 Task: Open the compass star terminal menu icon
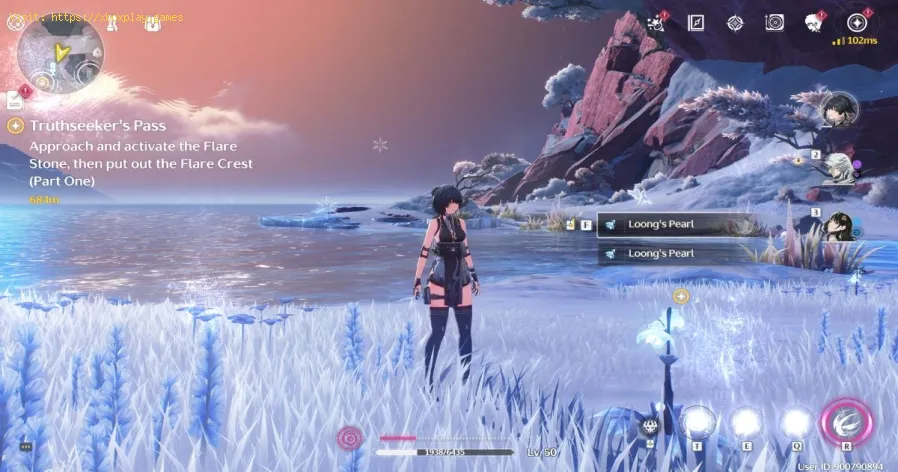[x=856, y=22]
